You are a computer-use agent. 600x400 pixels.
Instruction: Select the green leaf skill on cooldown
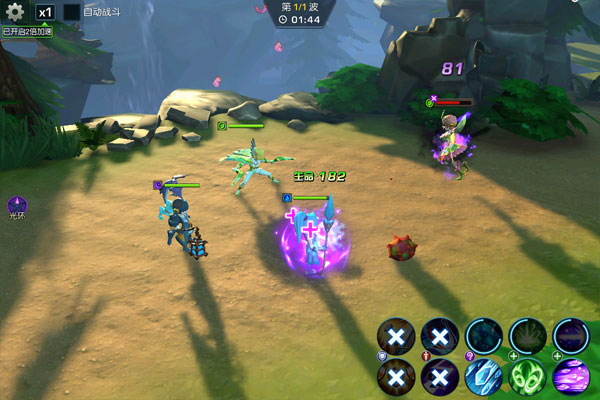click(527, 337)
